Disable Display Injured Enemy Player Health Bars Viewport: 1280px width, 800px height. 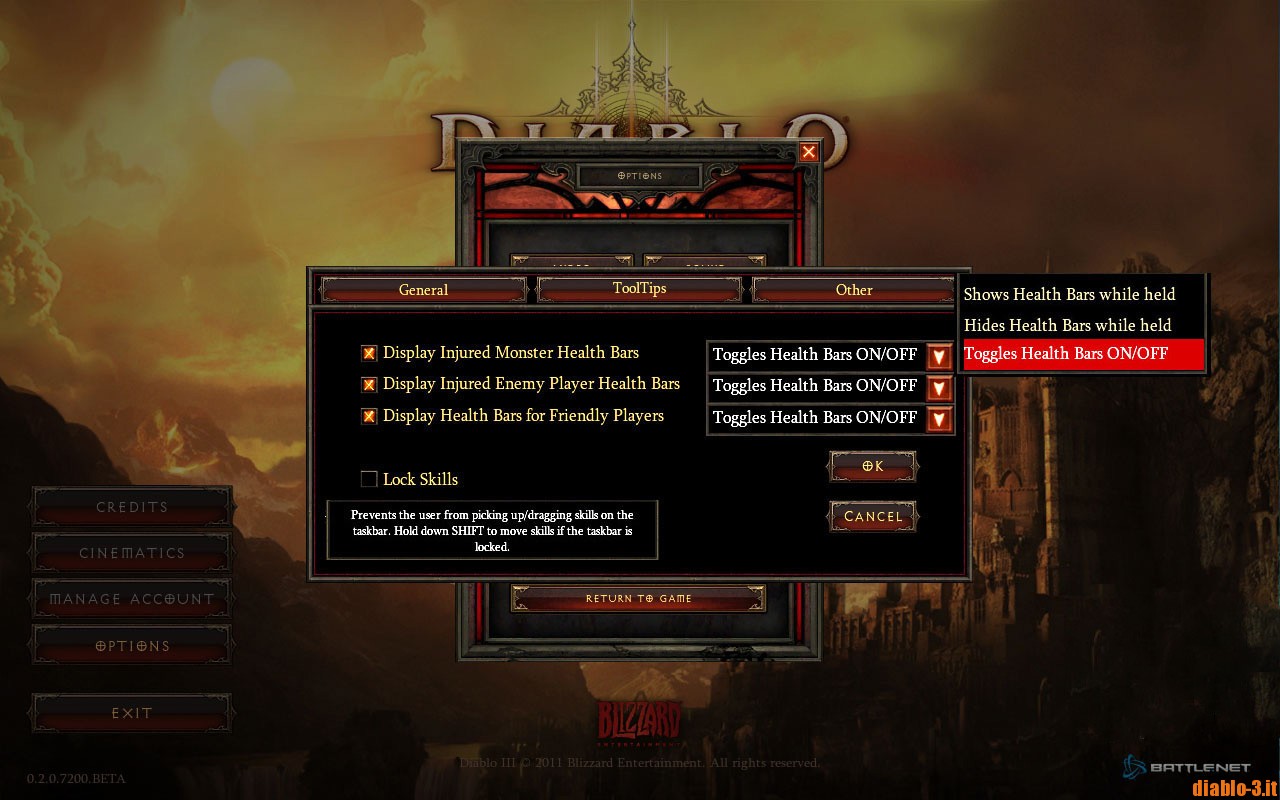(x=368, y=384)
